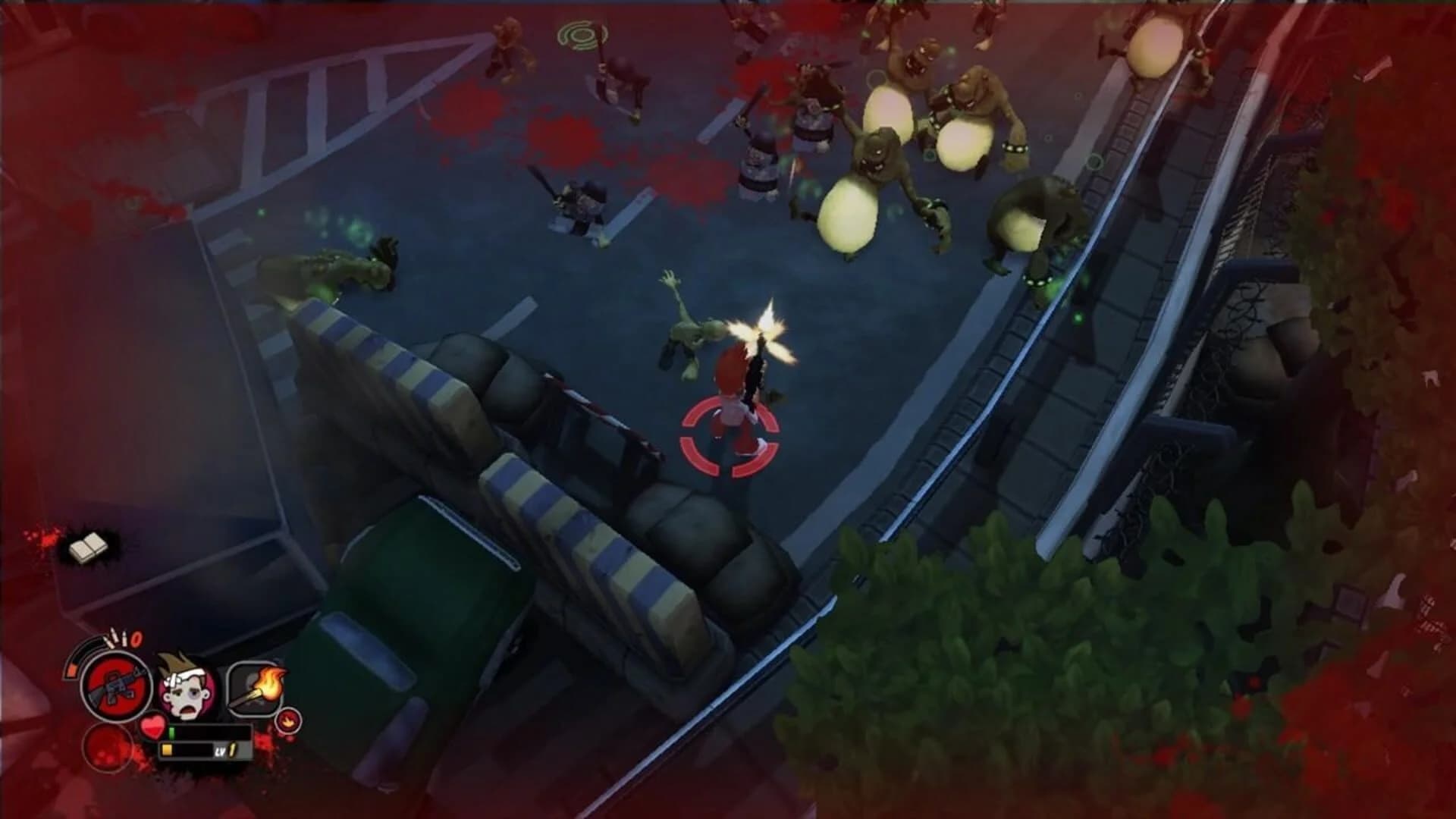
Task: Click the heart health icon
Action: pyautogui.click(x=154, y=726)
